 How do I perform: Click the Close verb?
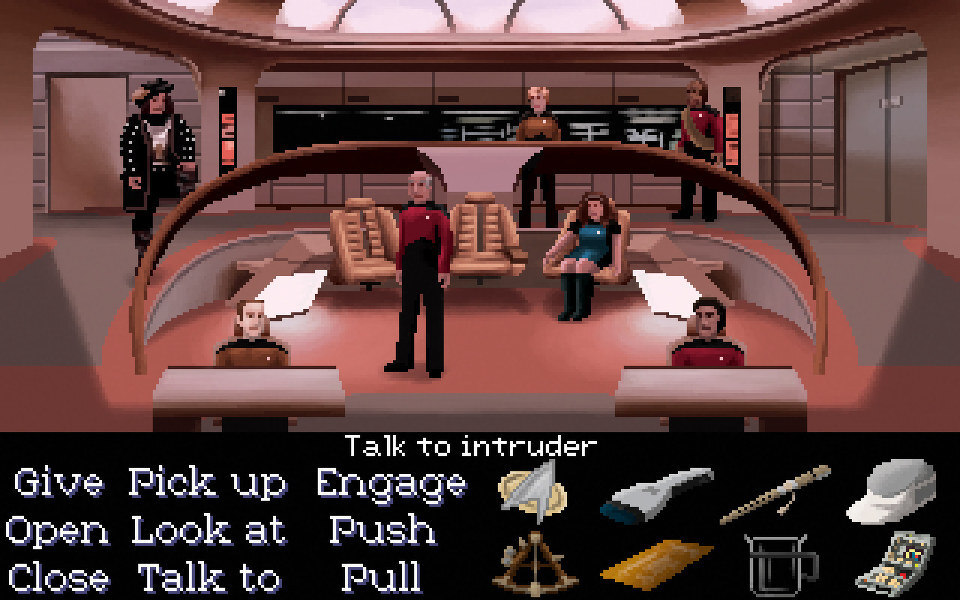[59, 577]
